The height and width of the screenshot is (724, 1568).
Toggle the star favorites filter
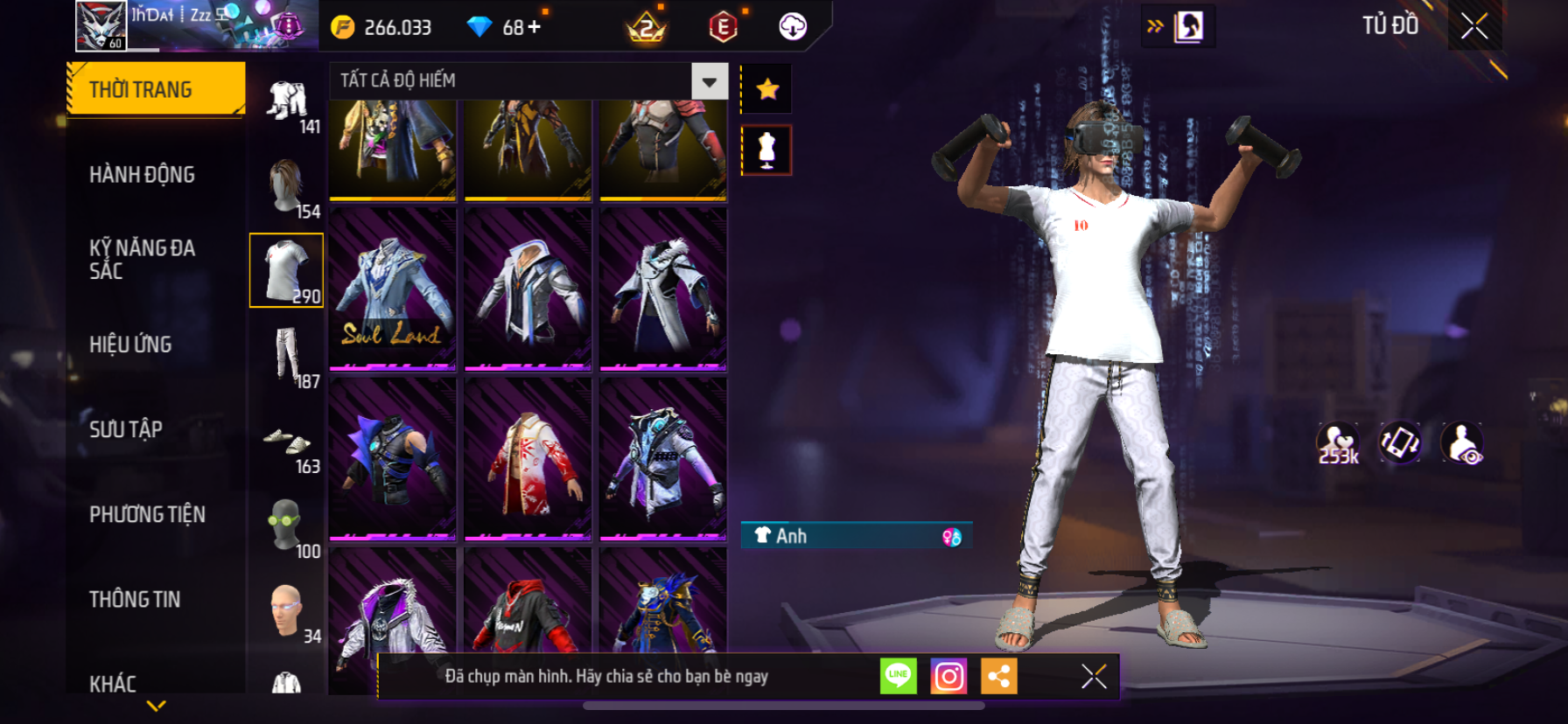(x=767, y=88)
